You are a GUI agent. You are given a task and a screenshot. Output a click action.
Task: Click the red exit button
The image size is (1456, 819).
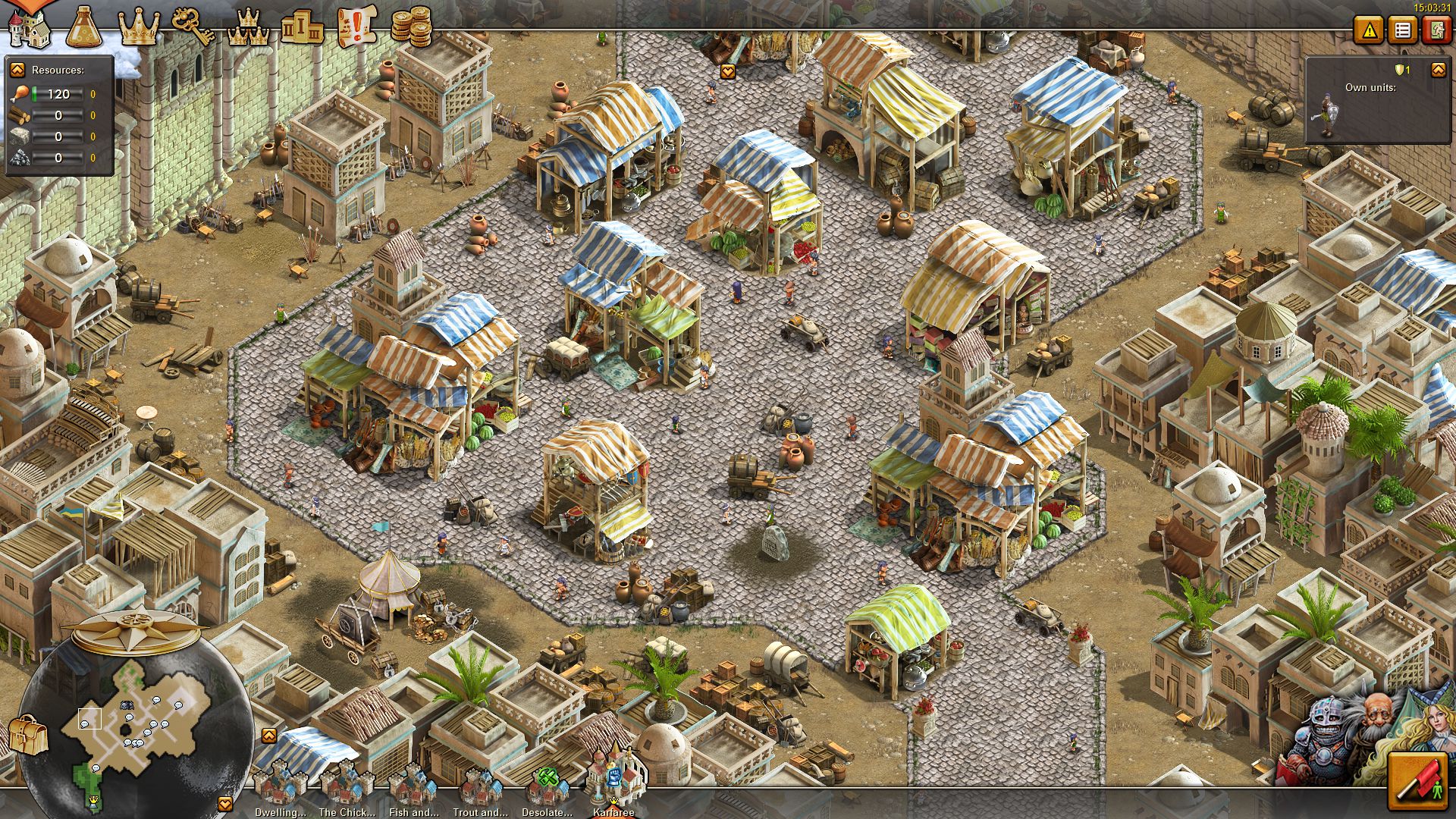(x=1436, y=30)
